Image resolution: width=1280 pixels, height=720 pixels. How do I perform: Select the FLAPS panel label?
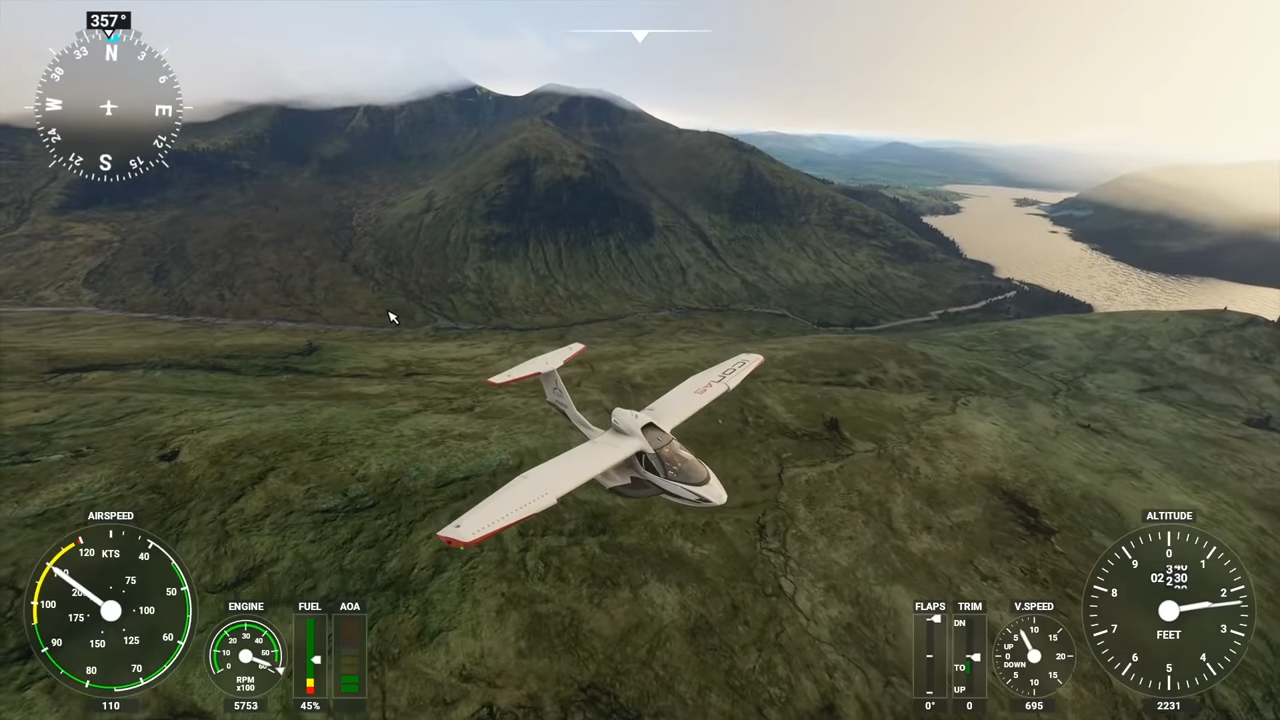click(x=930, y=606)
